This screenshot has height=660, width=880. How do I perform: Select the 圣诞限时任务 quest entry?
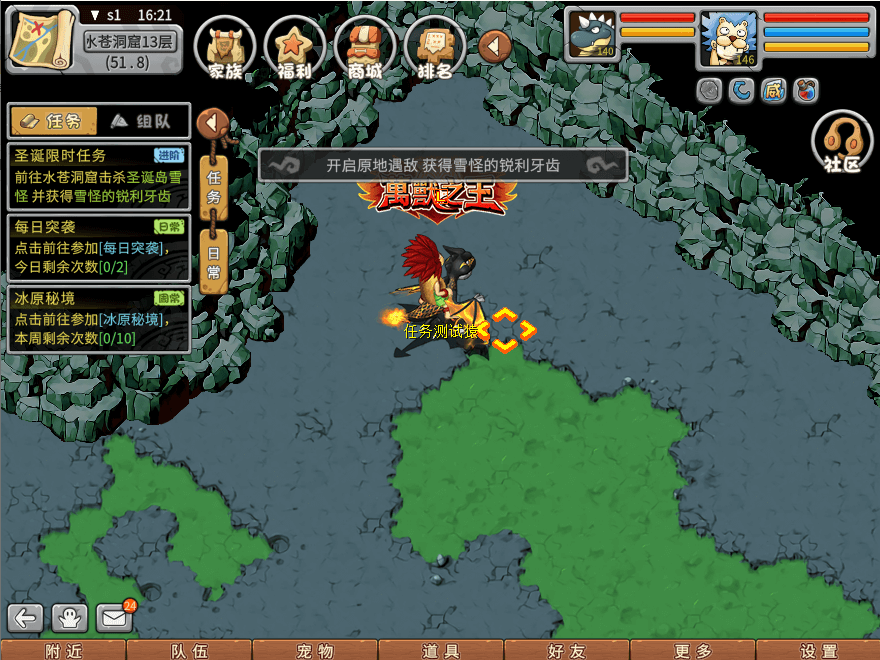98,176
